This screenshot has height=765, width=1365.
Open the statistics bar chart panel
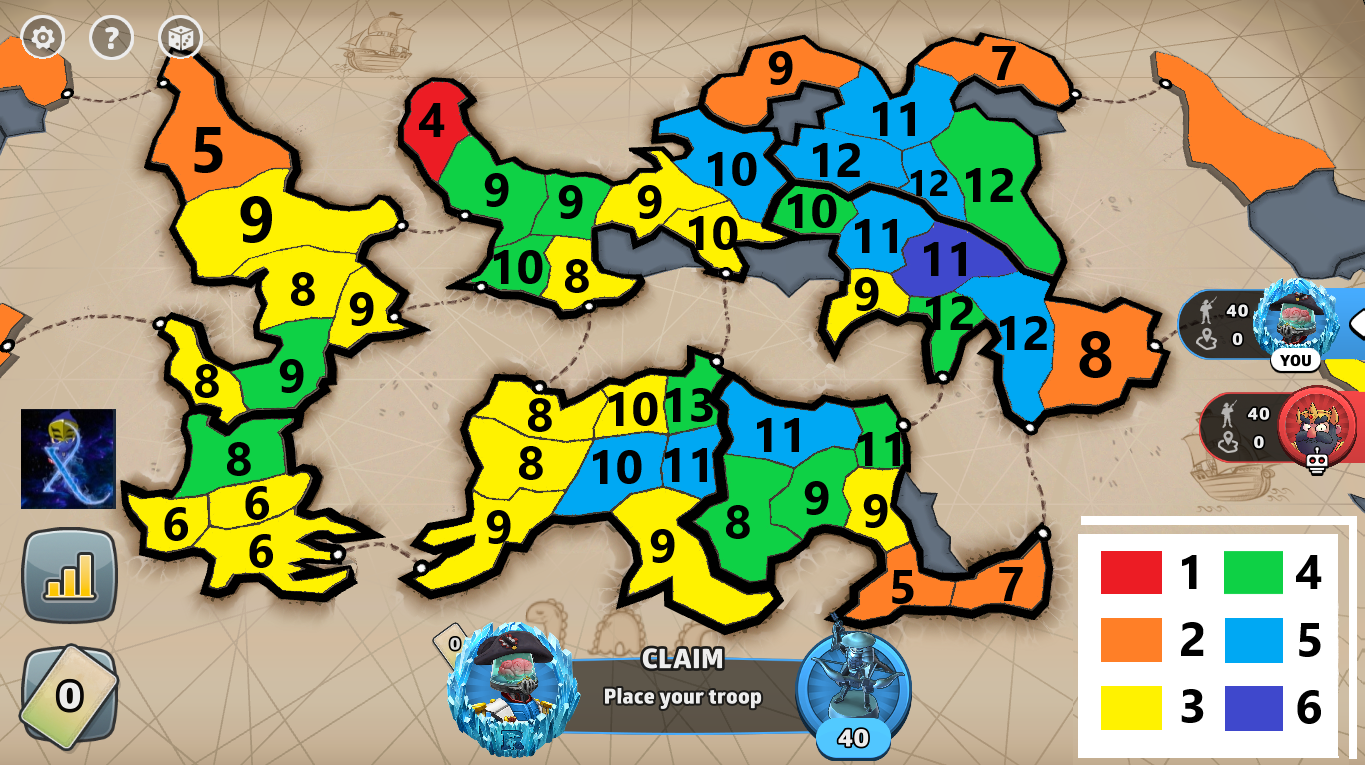pyautogui.click(x=70, y=574)
